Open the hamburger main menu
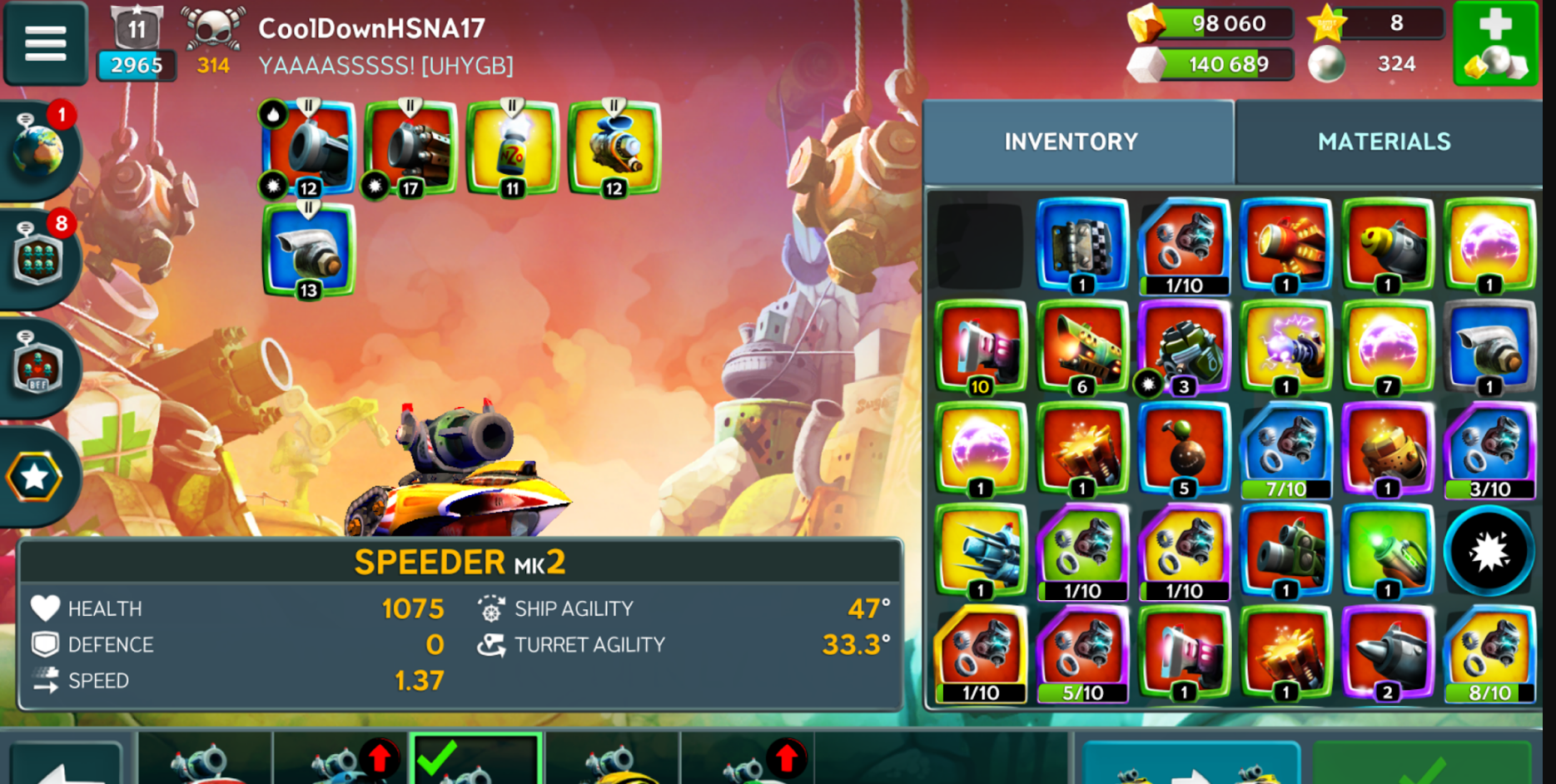 tap(46, 43)
